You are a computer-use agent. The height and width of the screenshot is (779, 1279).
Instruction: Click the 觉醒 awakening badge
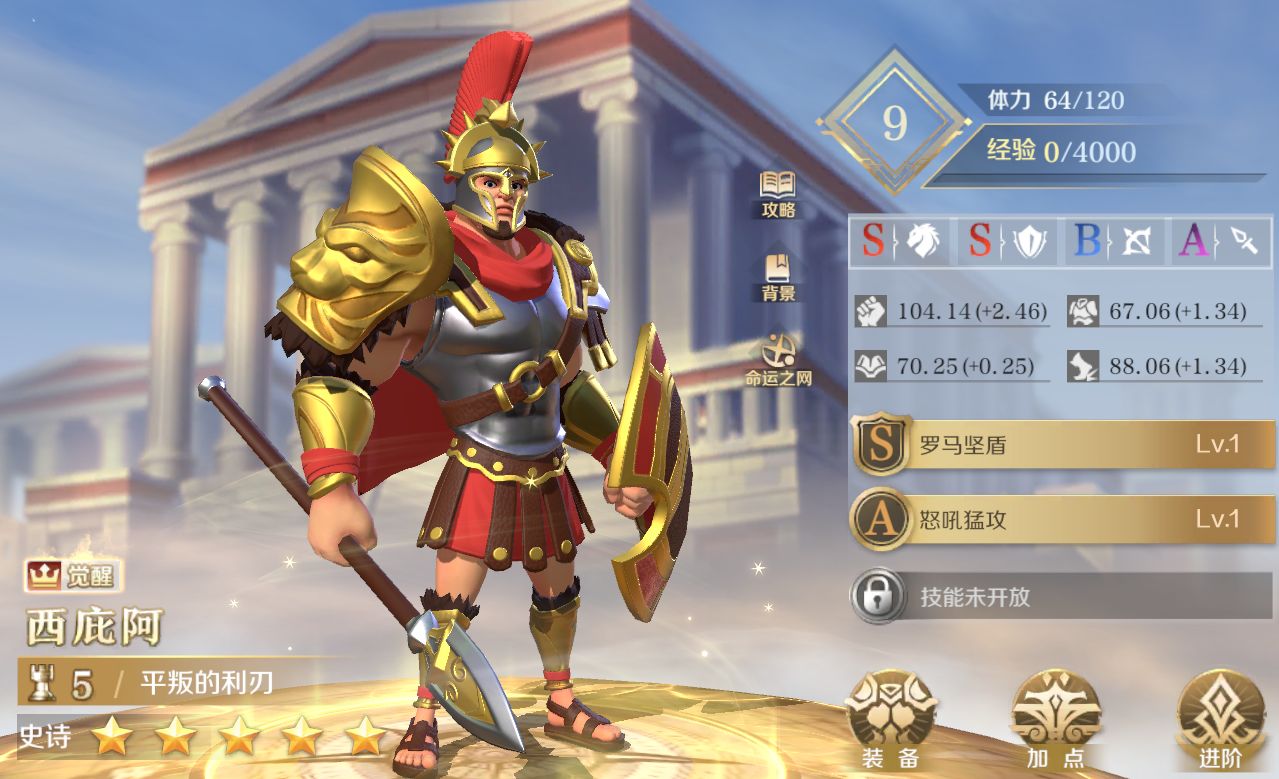coord(73,575)
